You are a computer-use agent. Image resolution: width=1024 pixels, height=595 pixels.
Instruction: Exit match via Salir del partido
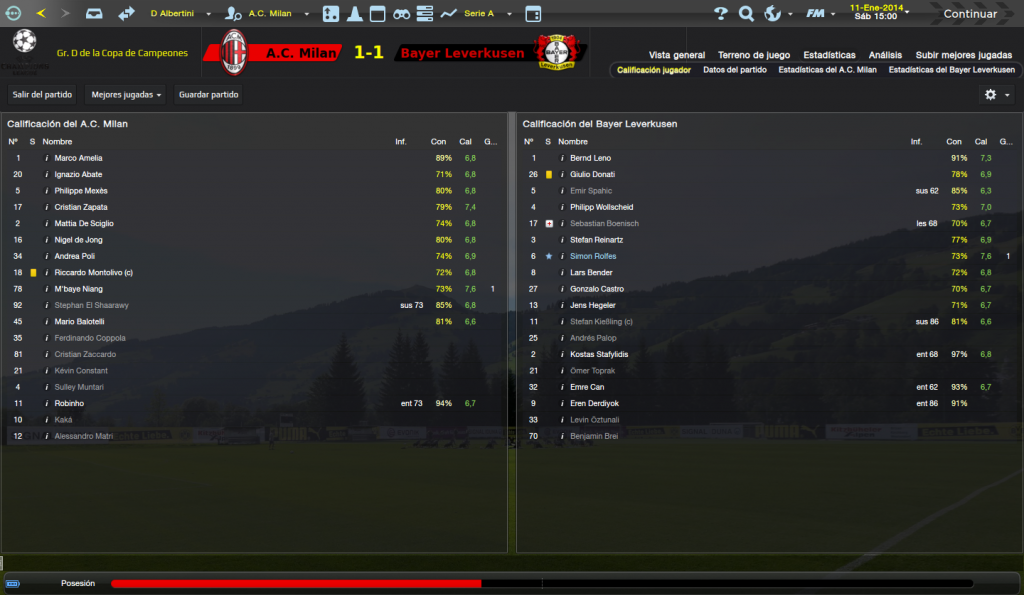click(x=42, y=95)
